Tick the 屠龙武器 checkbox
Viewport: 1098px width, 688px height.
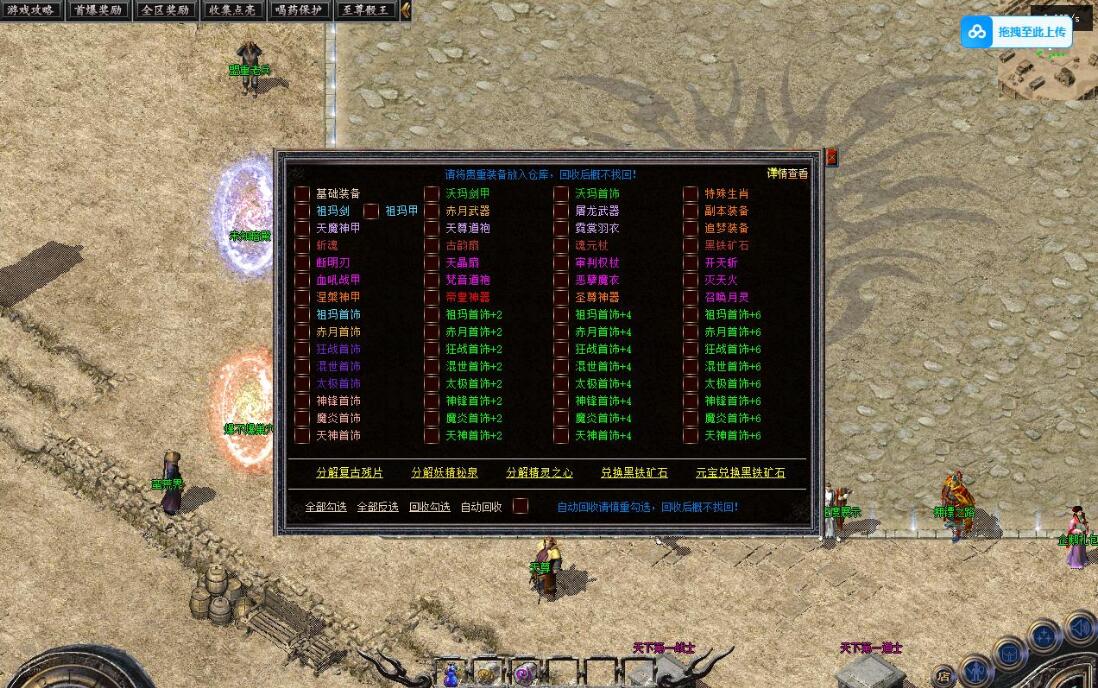coord(561,211)
